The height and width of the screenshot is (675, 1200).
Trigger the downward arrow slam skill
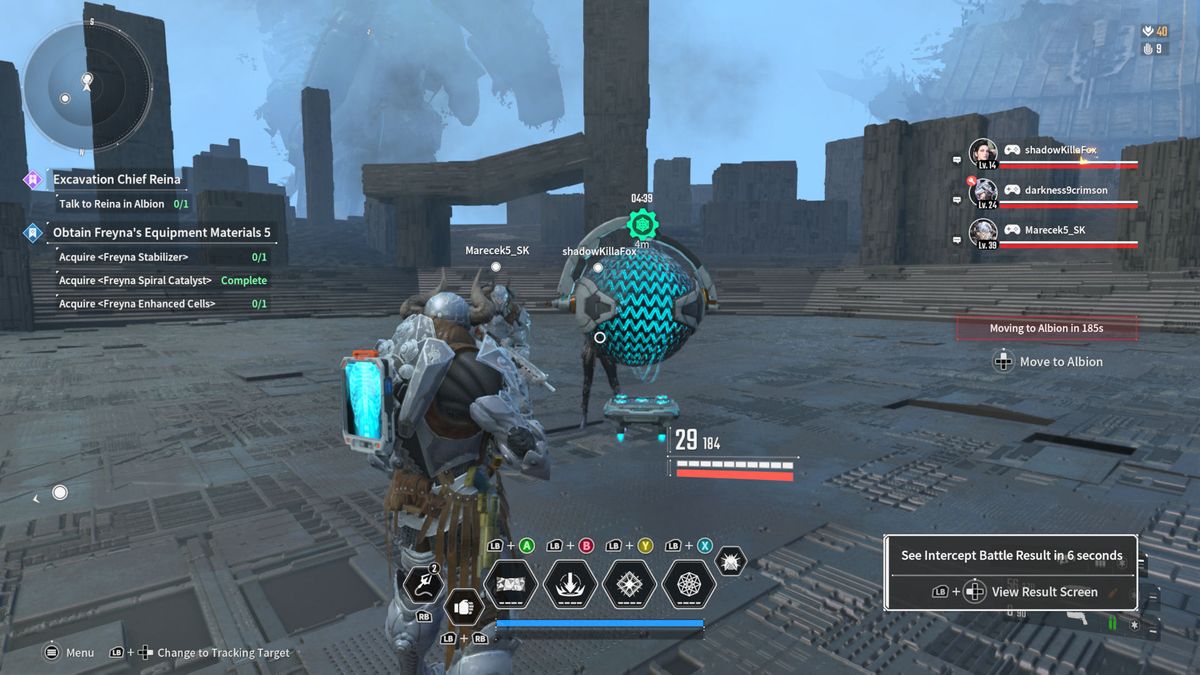click(x=570, y=585)
